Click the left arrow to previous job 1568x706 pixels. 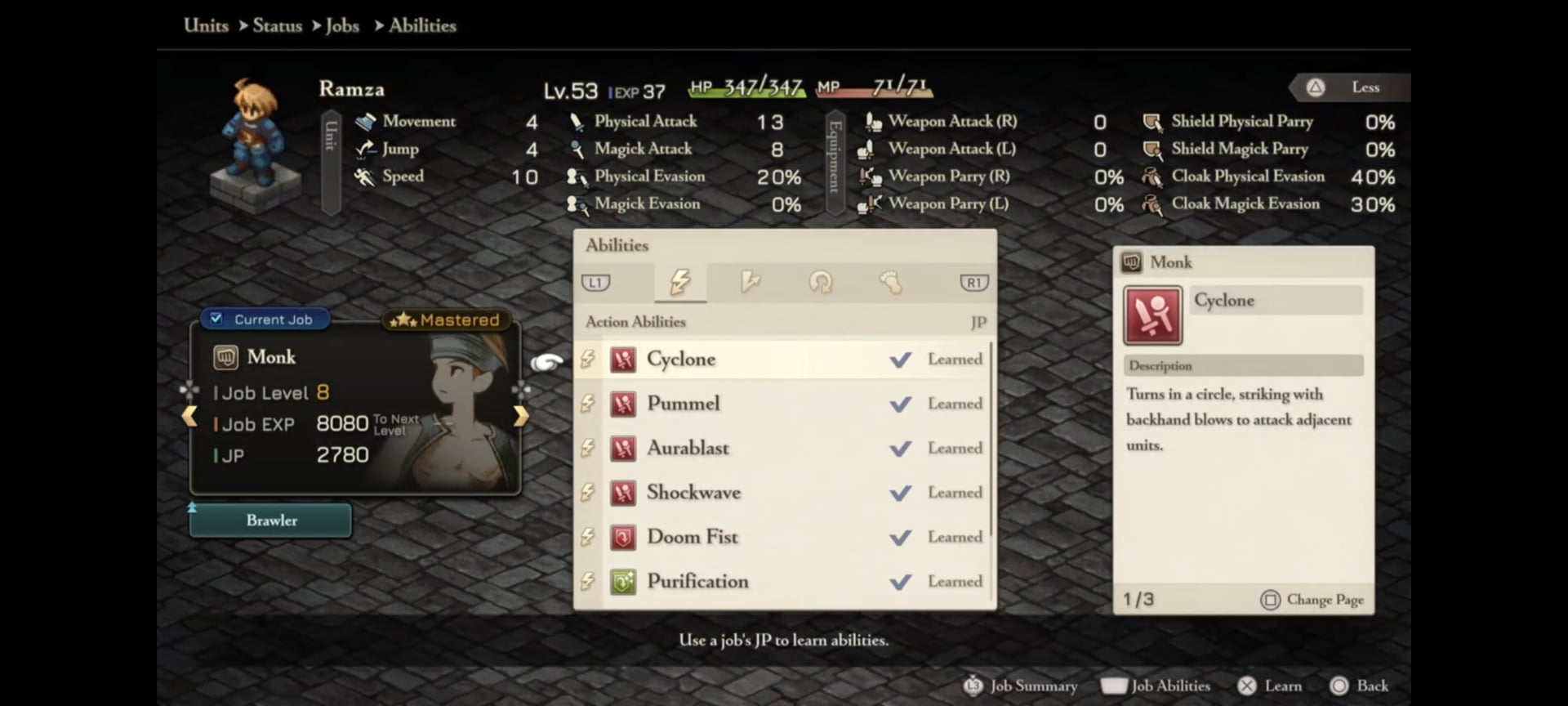(190, 417)
